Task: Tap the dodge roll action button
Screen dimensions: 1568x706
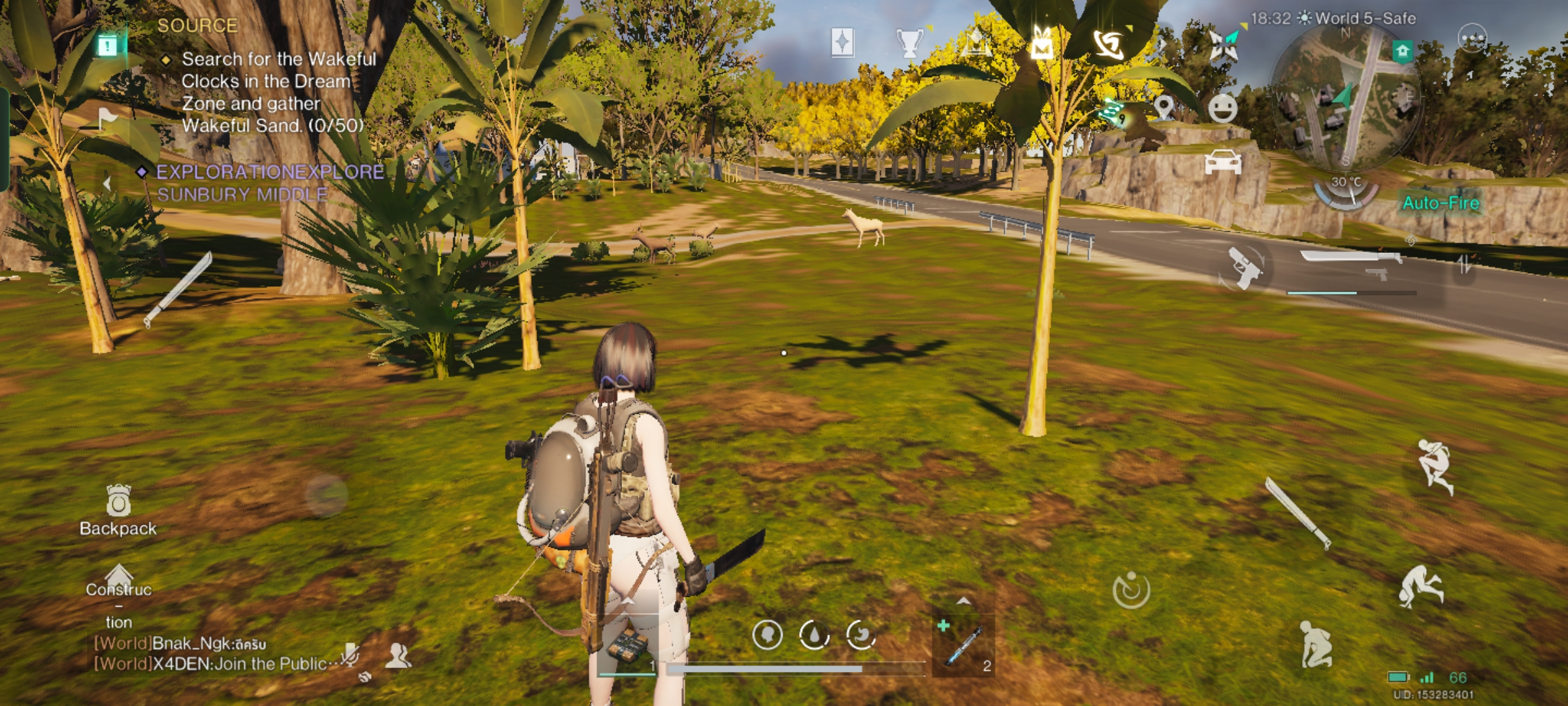Action: click(x=1420, y=586)
